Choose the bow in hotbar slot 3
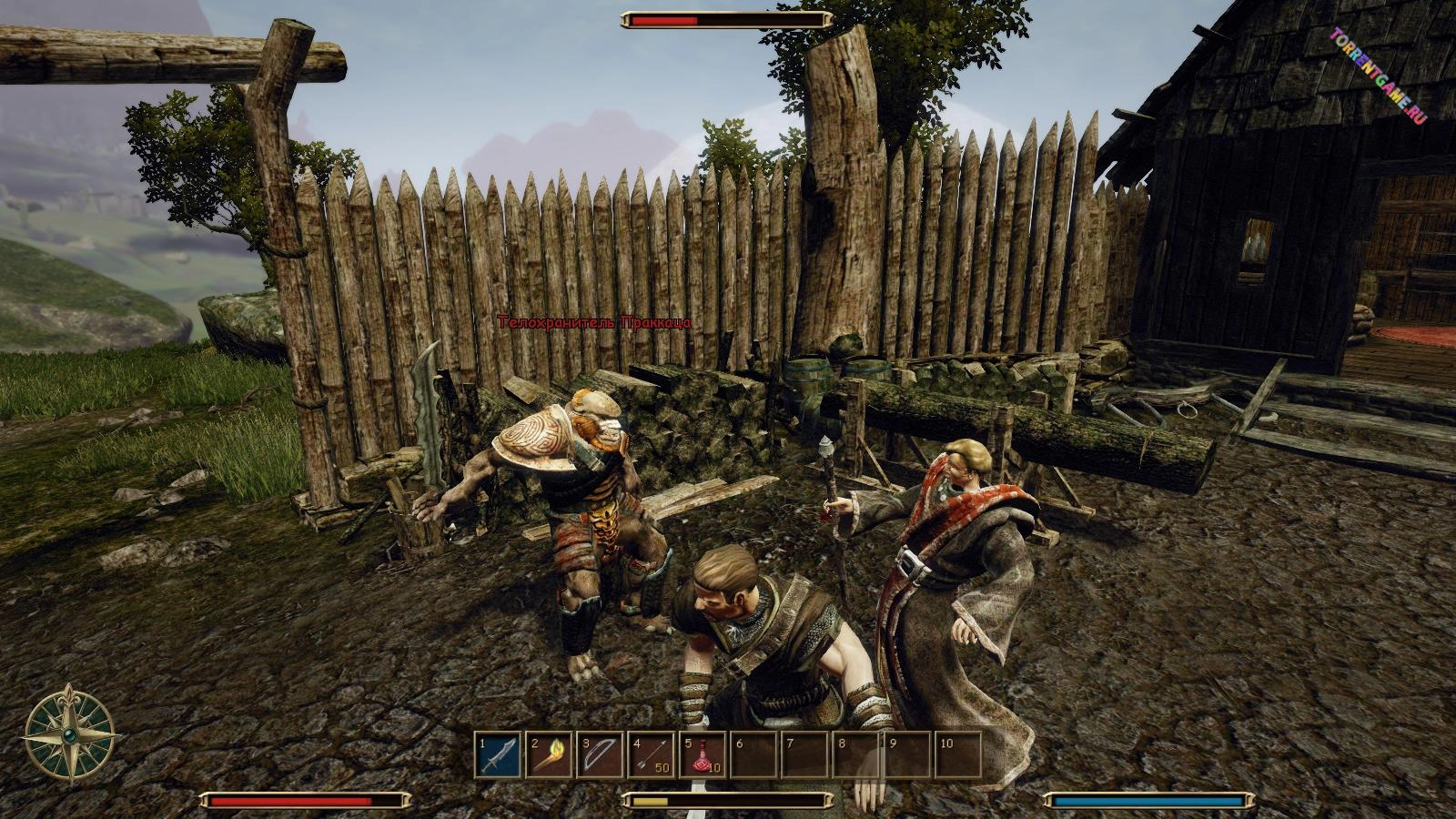The height and width of the screenshot is (819, 1456). (600, 755)
